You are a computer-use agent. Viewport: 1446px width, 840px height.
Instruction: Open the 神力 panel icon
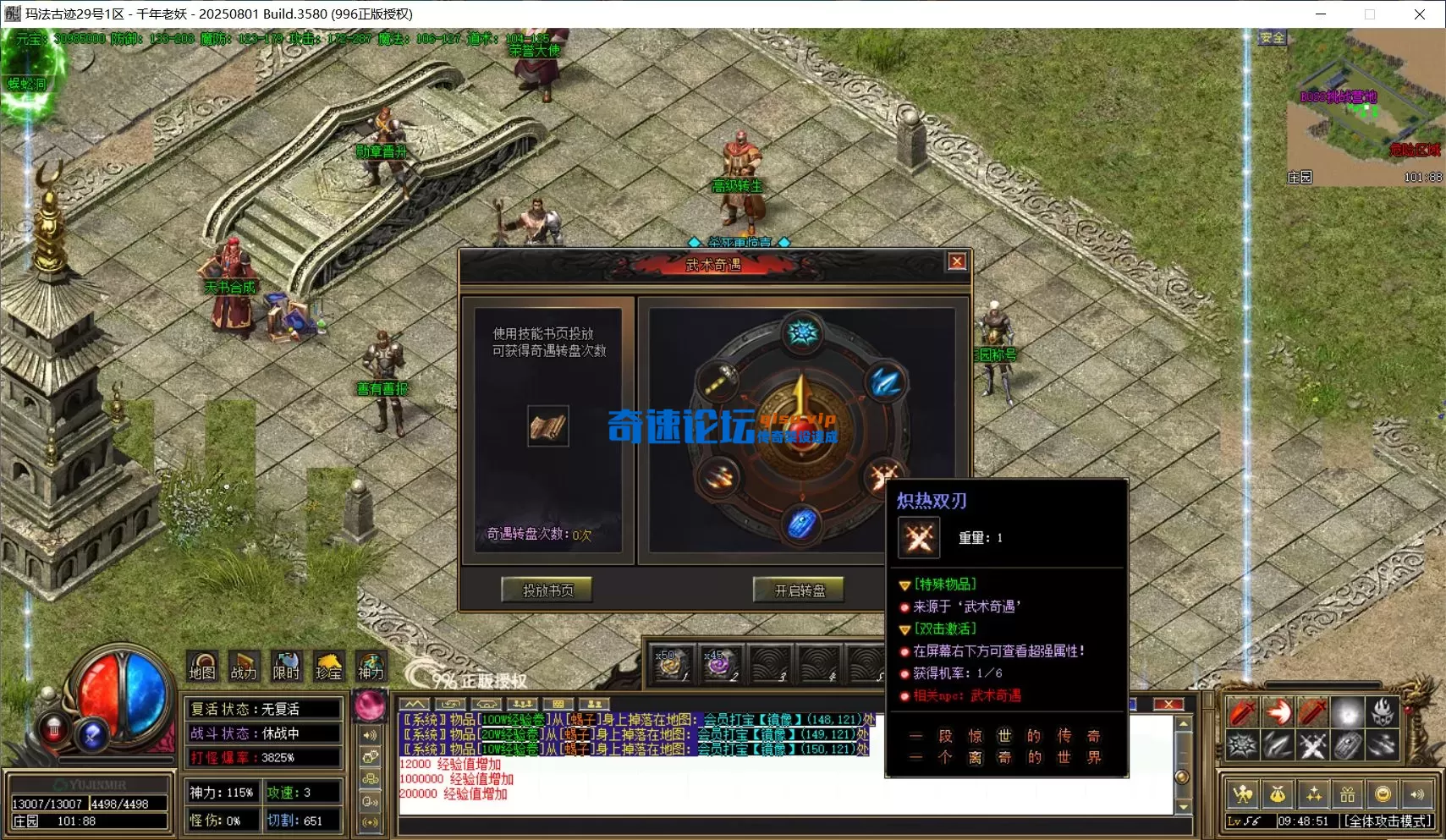[370, 666]
